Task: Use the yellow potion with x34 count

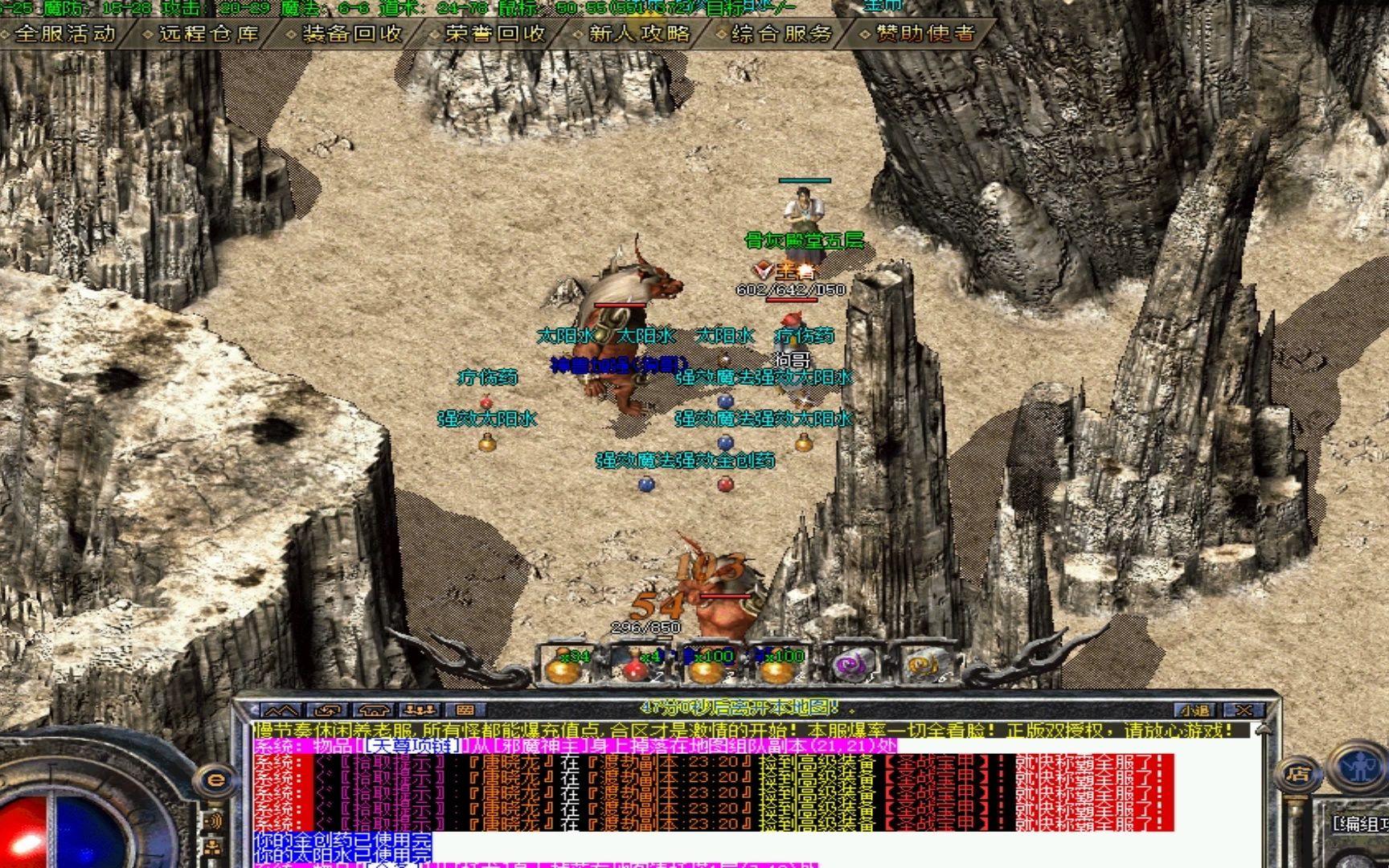Action: [565, 665]
